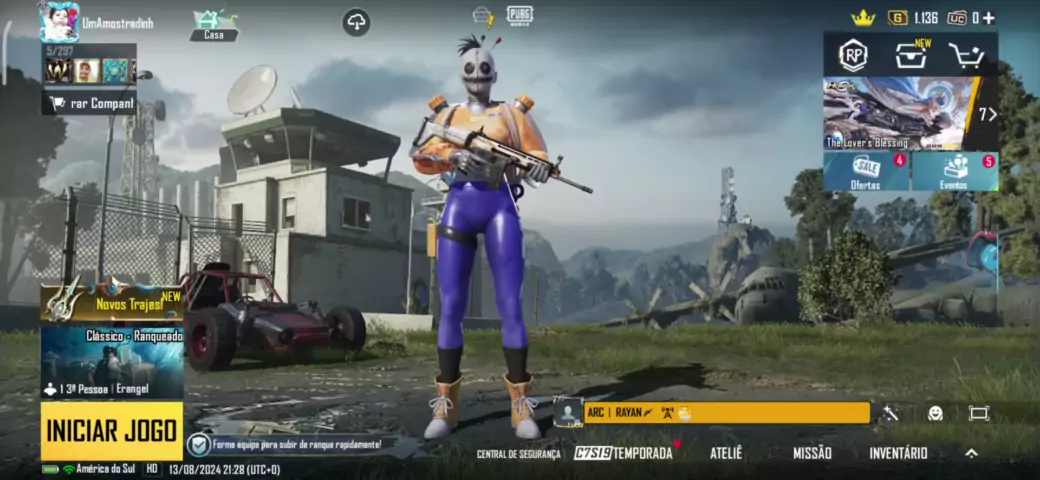The height and width of the screenshot is (480, 1040).
Task: Open Central de Segurança
Action: [519, 454]
